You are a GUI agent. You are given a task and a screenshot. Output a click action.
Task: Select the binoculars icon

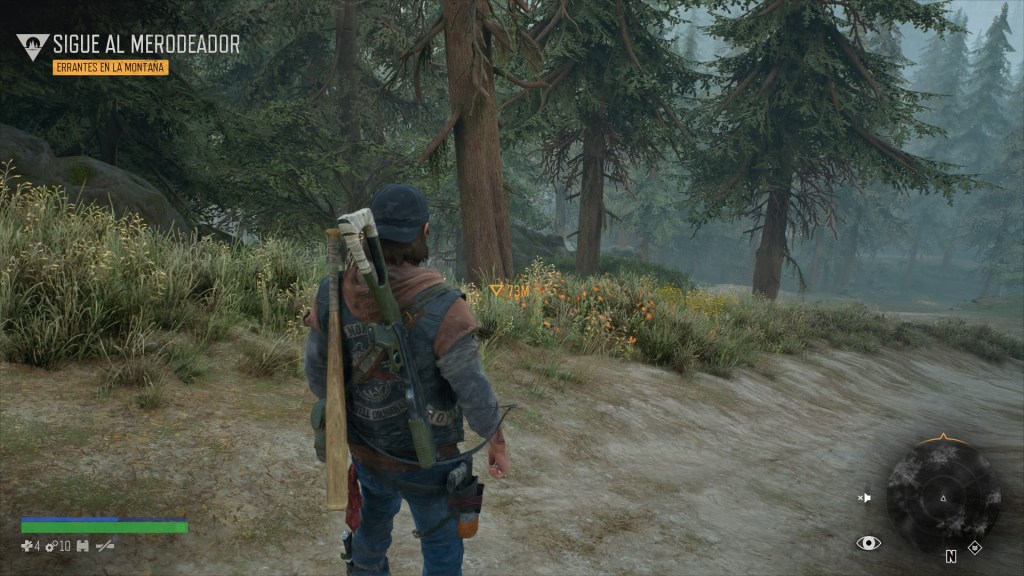click(x=83, y=546)
